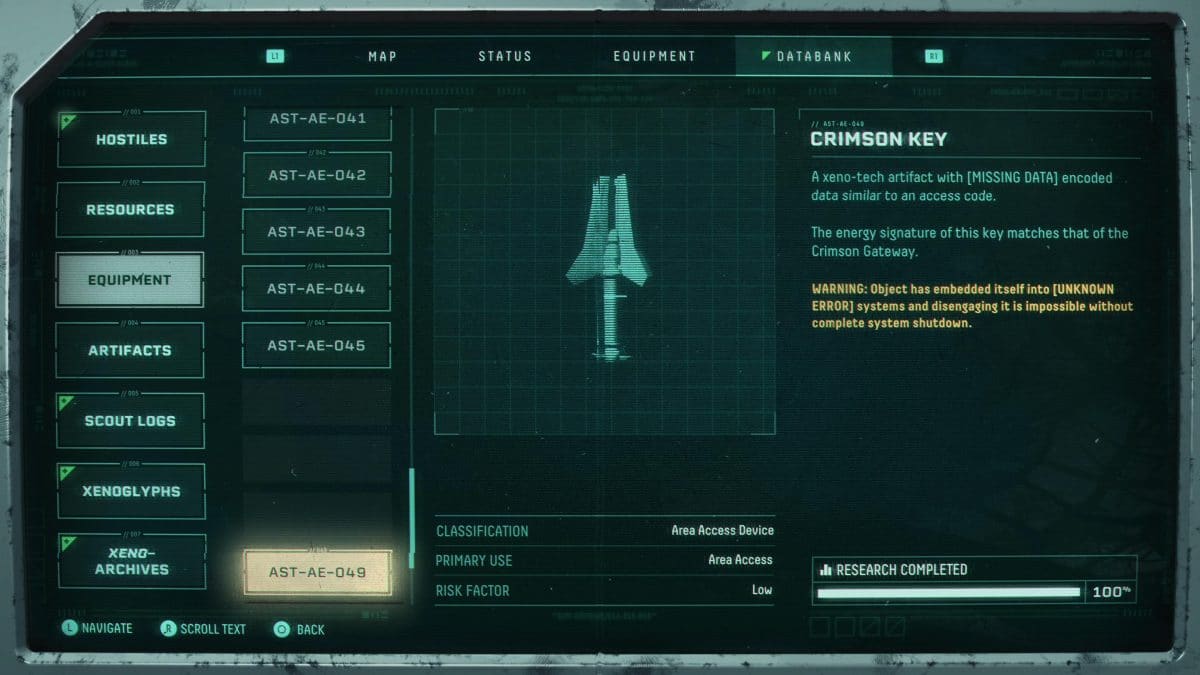Screen dimensions: 1200x675
Task: Open entry AST-AE-043
Action: point(317,232)
